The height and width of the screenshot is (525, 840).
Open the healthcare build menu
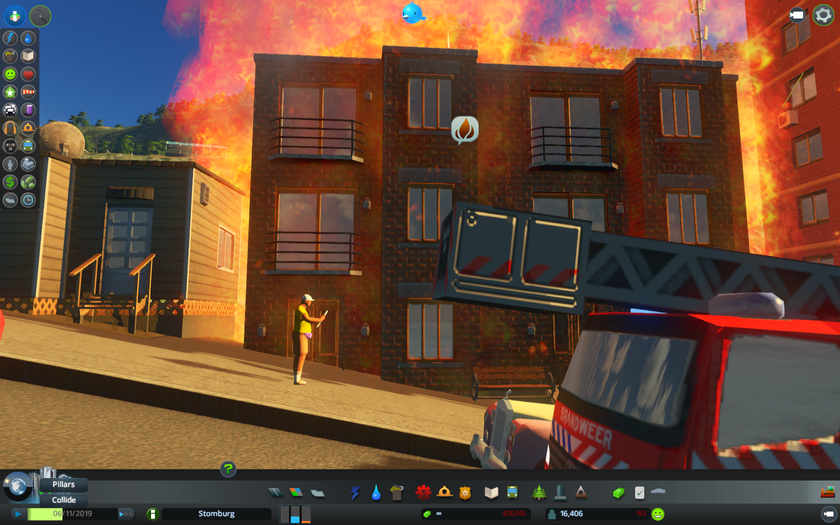click(423, 492)
